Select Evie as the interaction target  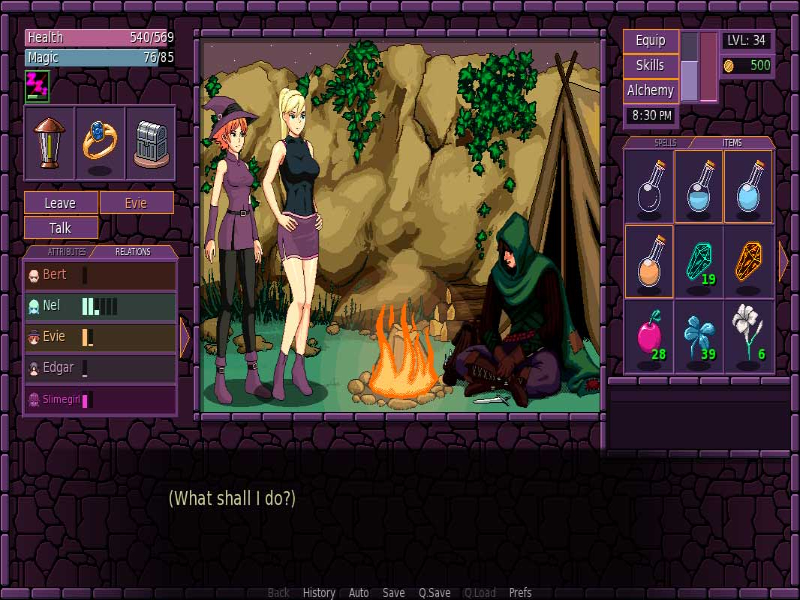tap(137, 203)
